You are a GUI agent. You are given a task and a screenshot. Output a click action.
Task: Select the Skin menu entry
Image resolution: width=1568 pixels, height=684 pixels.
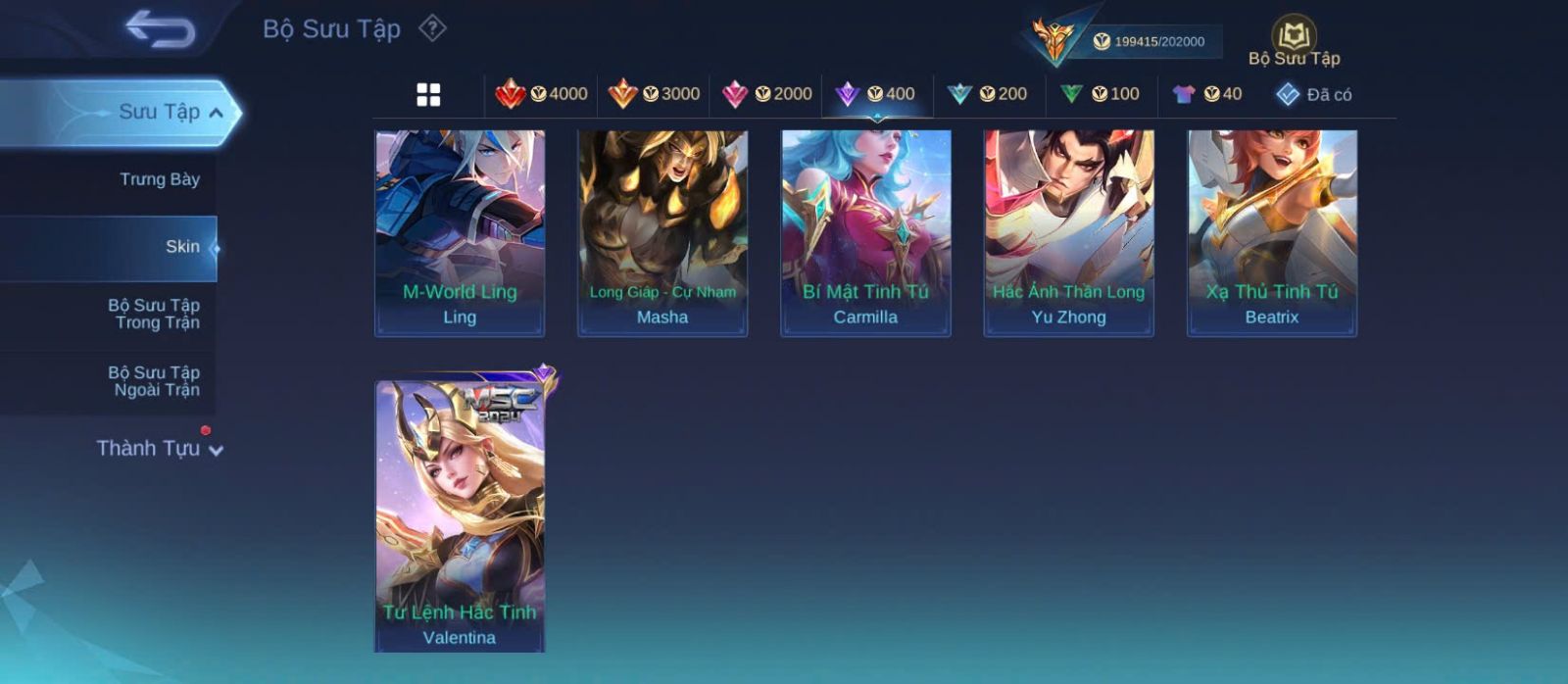click(182, 247)
